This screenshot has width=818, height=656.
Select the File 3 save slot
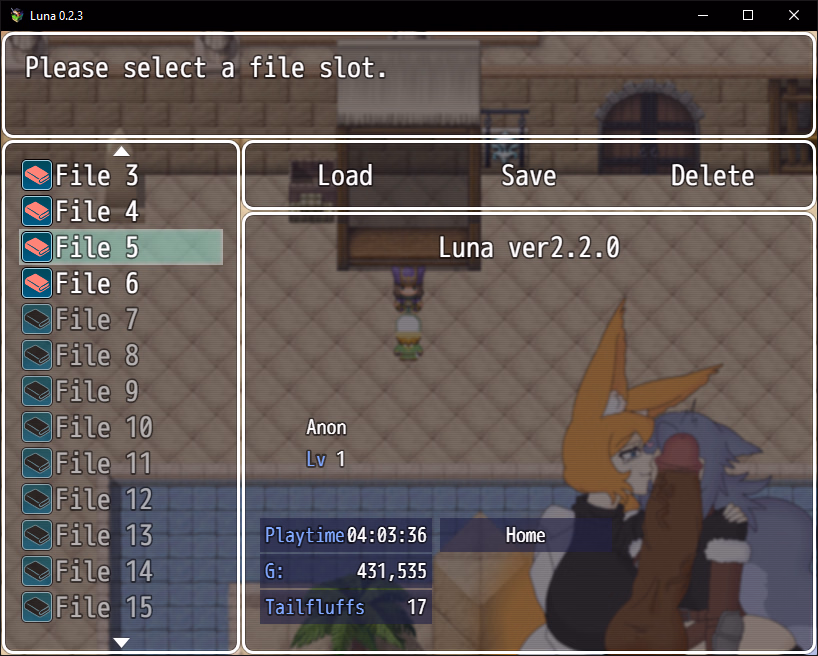[121, 176]
